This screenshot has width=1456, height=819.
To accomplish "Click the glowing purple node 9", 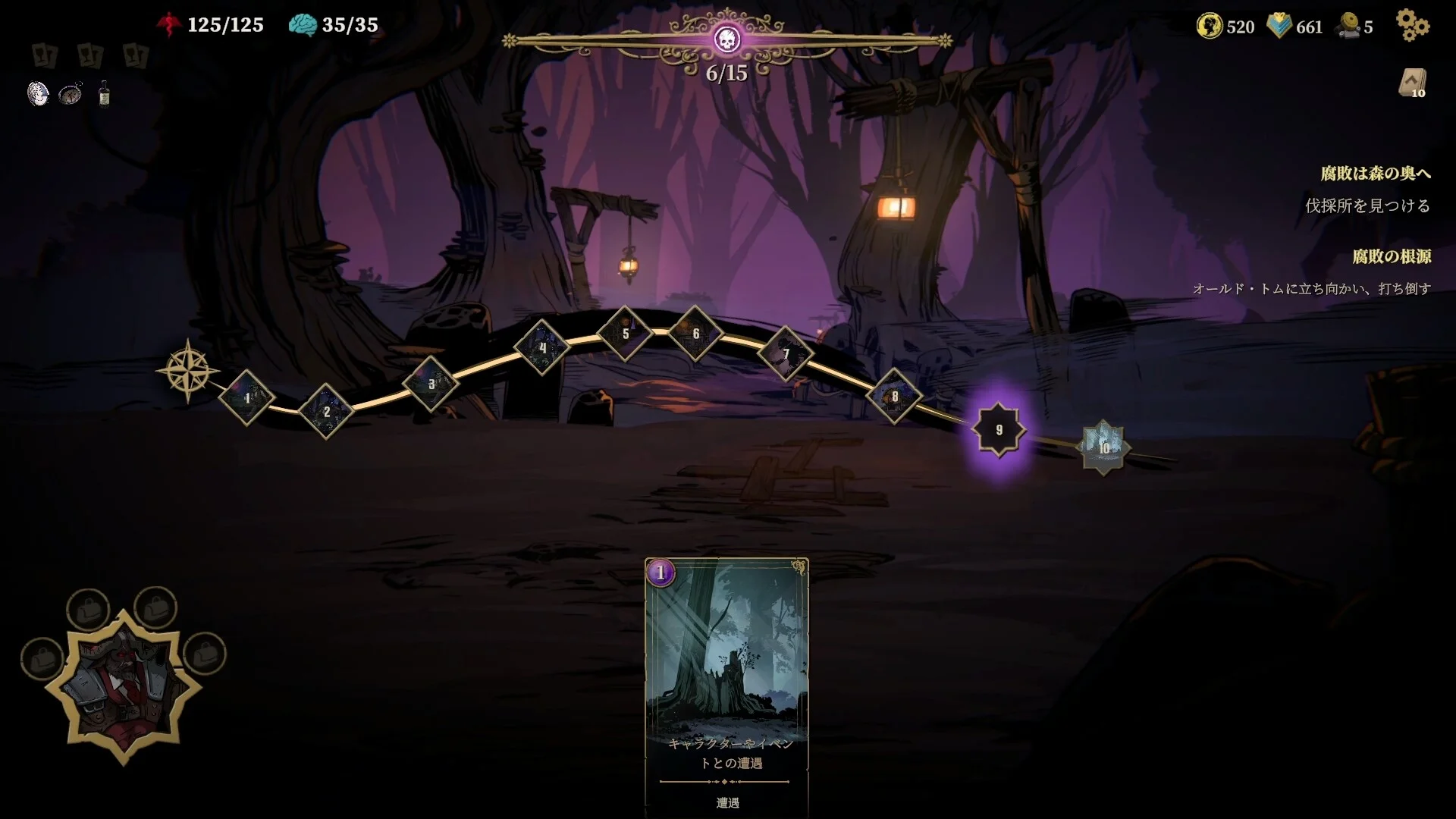I will 999,430.
